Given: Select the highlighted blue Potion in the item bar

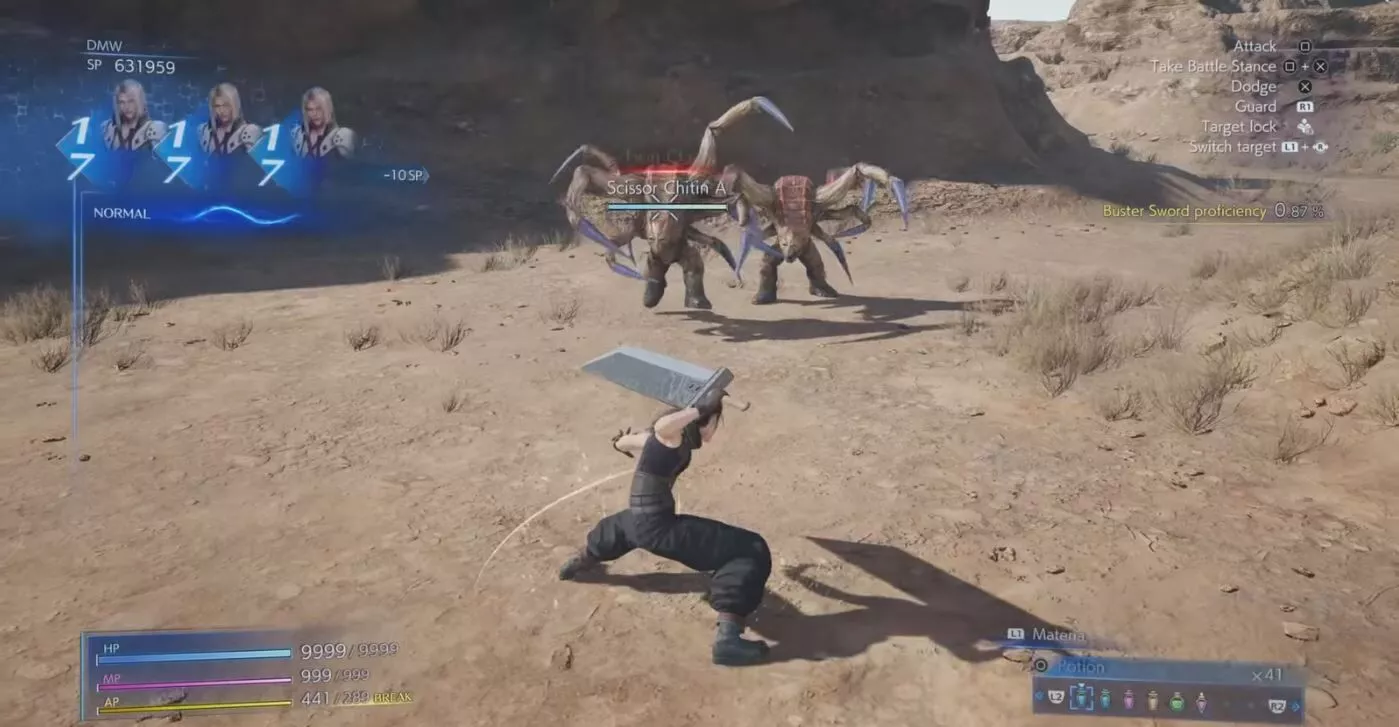Looking at the screenshot, I should pos(1081,698).
